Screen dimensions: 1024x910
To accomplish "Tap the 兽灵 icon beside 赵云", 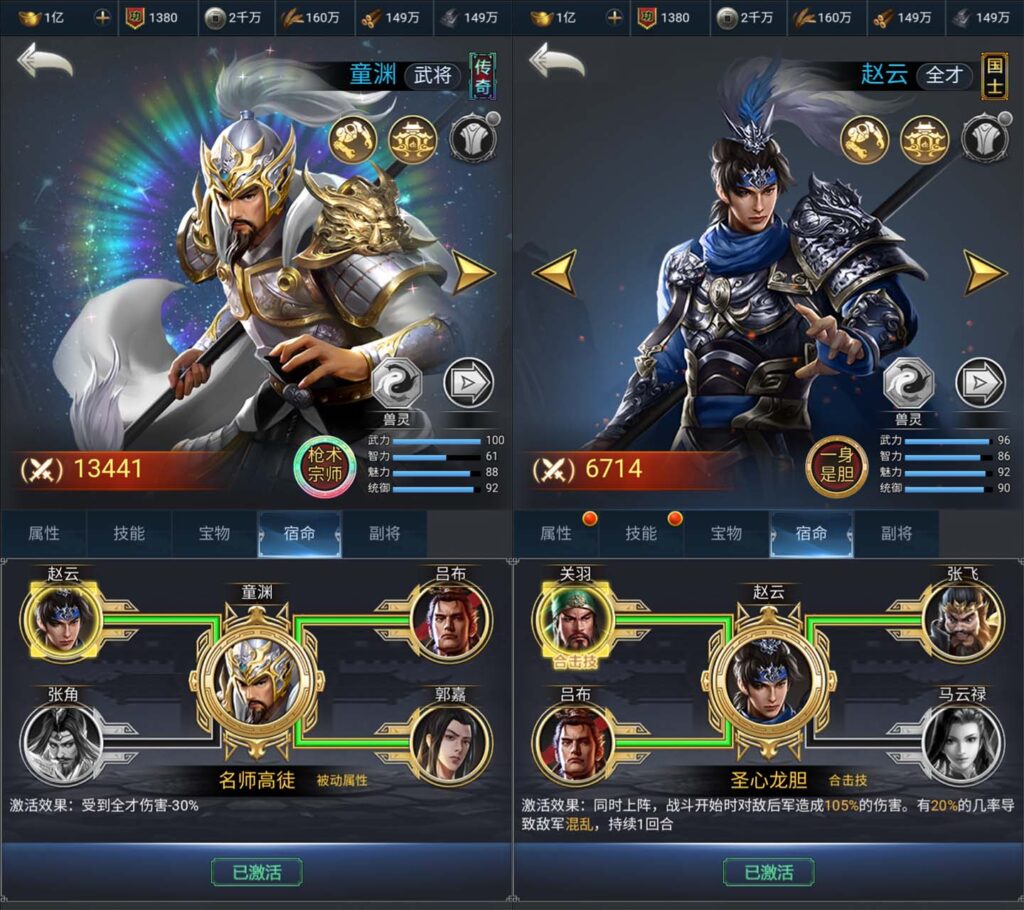I will [908, 383].
